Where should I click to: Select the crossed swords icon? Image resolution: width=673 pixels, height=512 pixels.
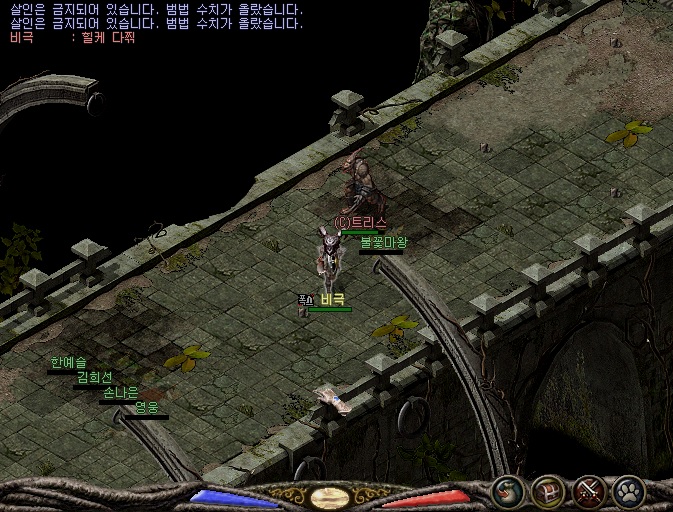click(x=589, y=492)
